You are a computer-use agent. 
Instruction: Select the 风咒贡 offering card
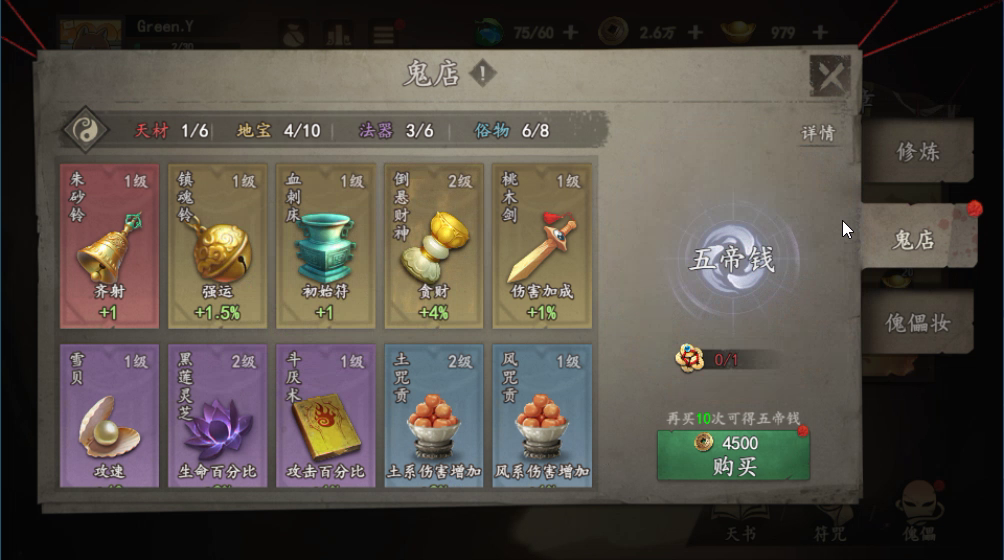tap(541, 416)
